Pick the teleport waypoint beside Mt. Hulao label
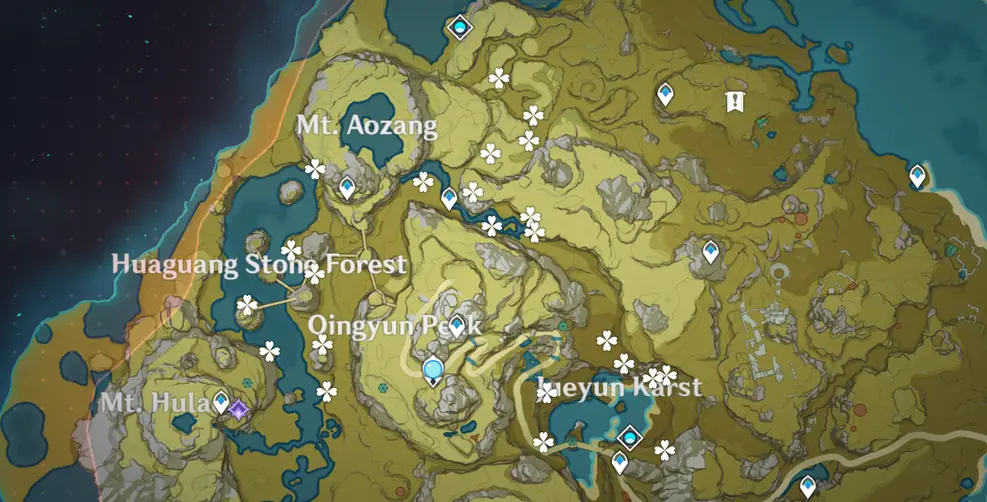The width and height of the screenshot is (987, 502). coord(221,401)
